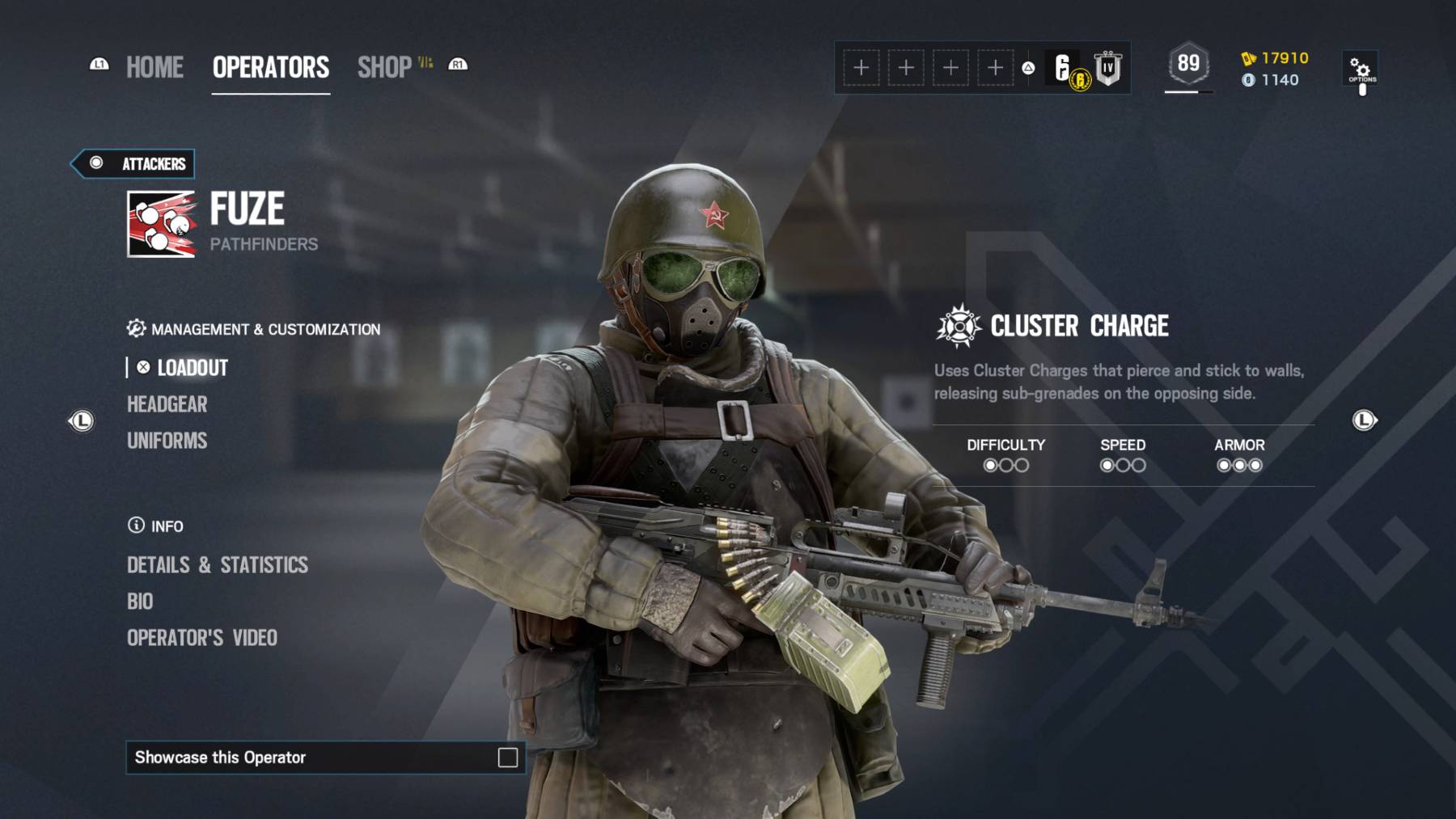This screenshot has width=1456, height=819.
Task: Open the Shop tab
Action: click(x=385, y=67)
